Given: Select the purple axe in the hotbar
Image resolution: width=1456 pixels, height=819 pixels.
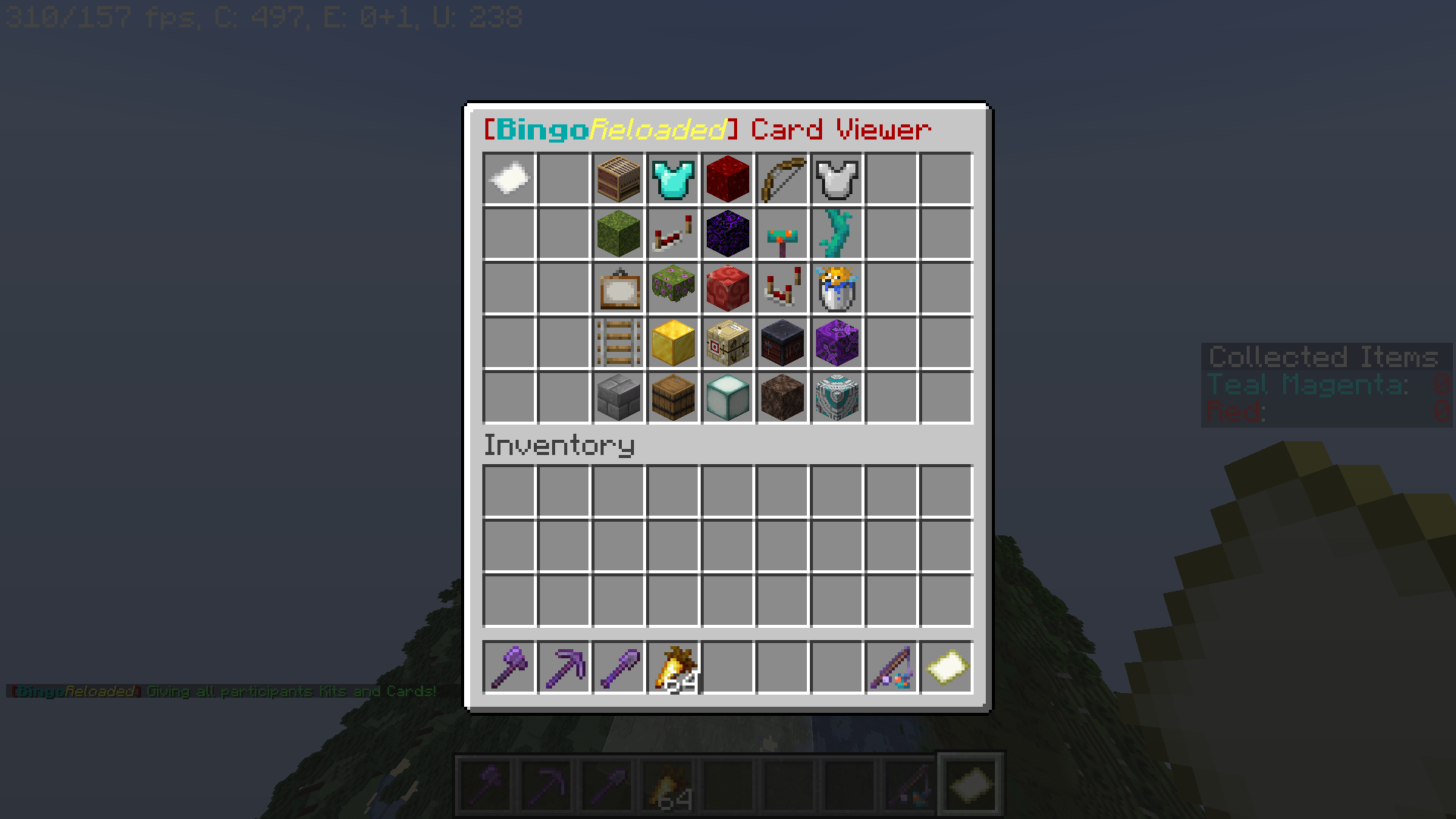Looking at the screenshot, I should [x=508, y=665].
